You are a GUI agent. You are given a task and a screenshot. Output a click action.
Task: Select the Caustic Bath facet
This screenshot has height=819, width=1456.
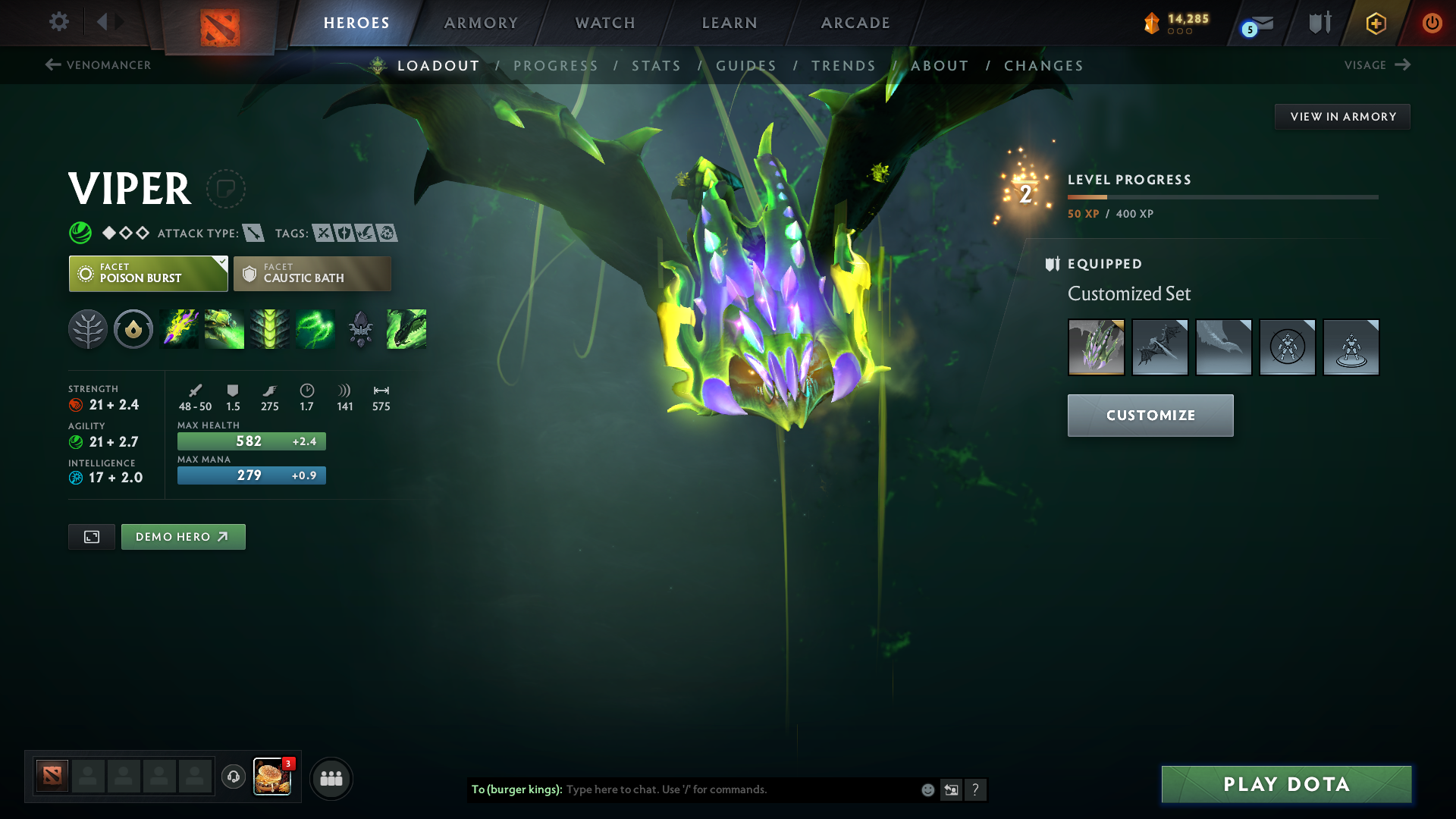[312, 273]
